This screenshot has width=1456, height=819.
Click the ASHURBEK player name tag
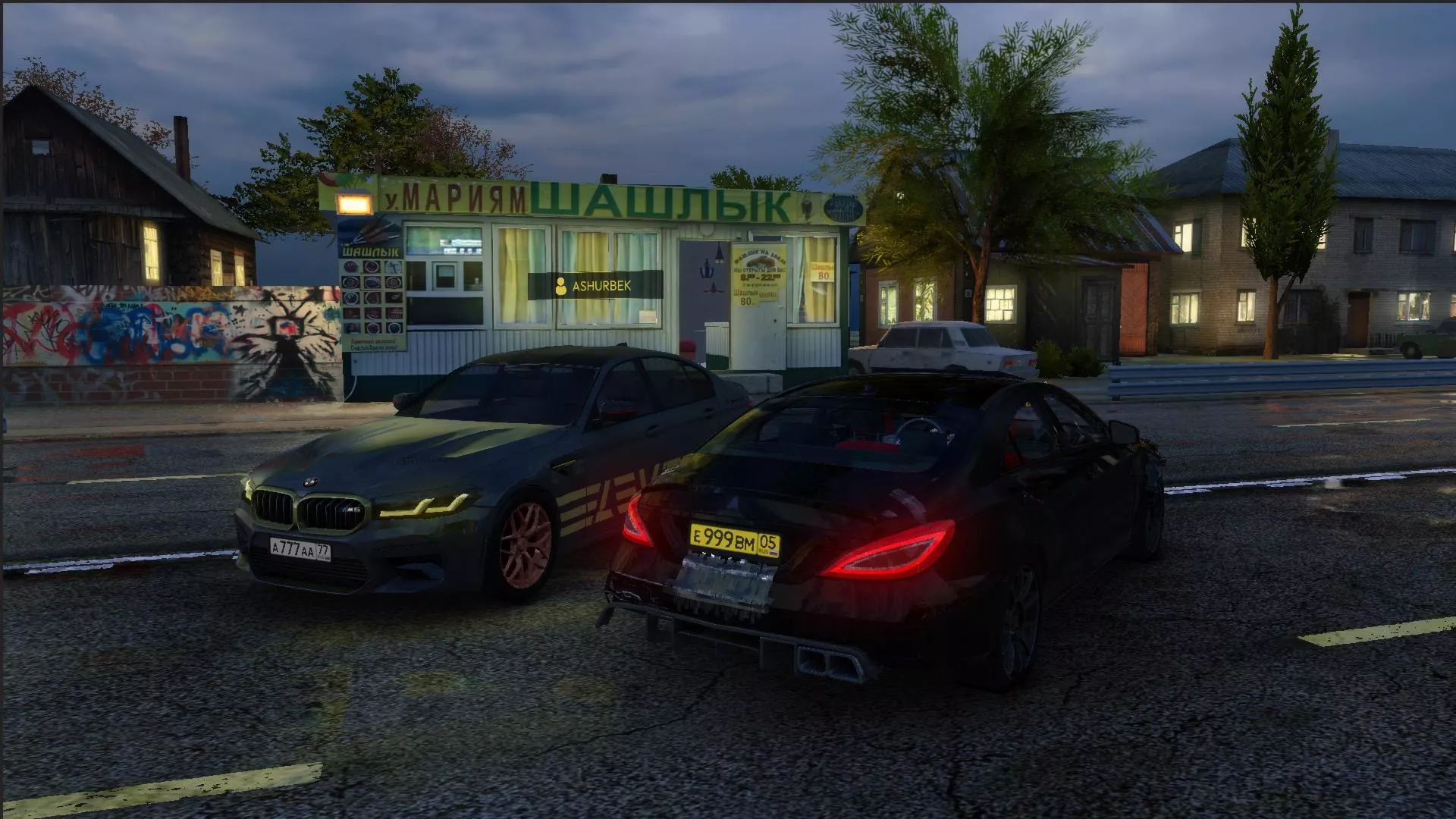coord(595,286)
